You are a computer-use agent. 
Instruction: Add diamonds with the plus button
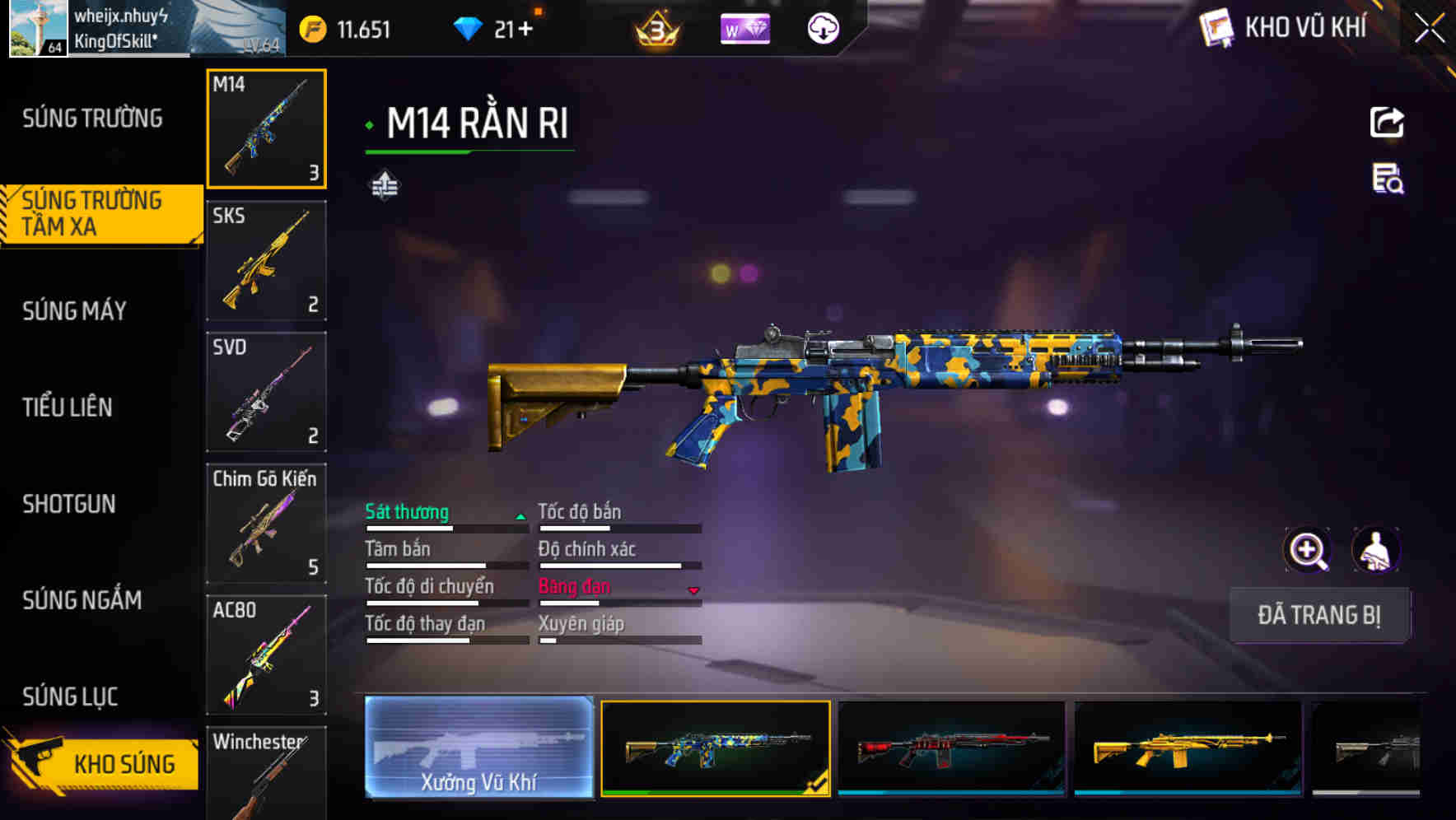(525, 30)
